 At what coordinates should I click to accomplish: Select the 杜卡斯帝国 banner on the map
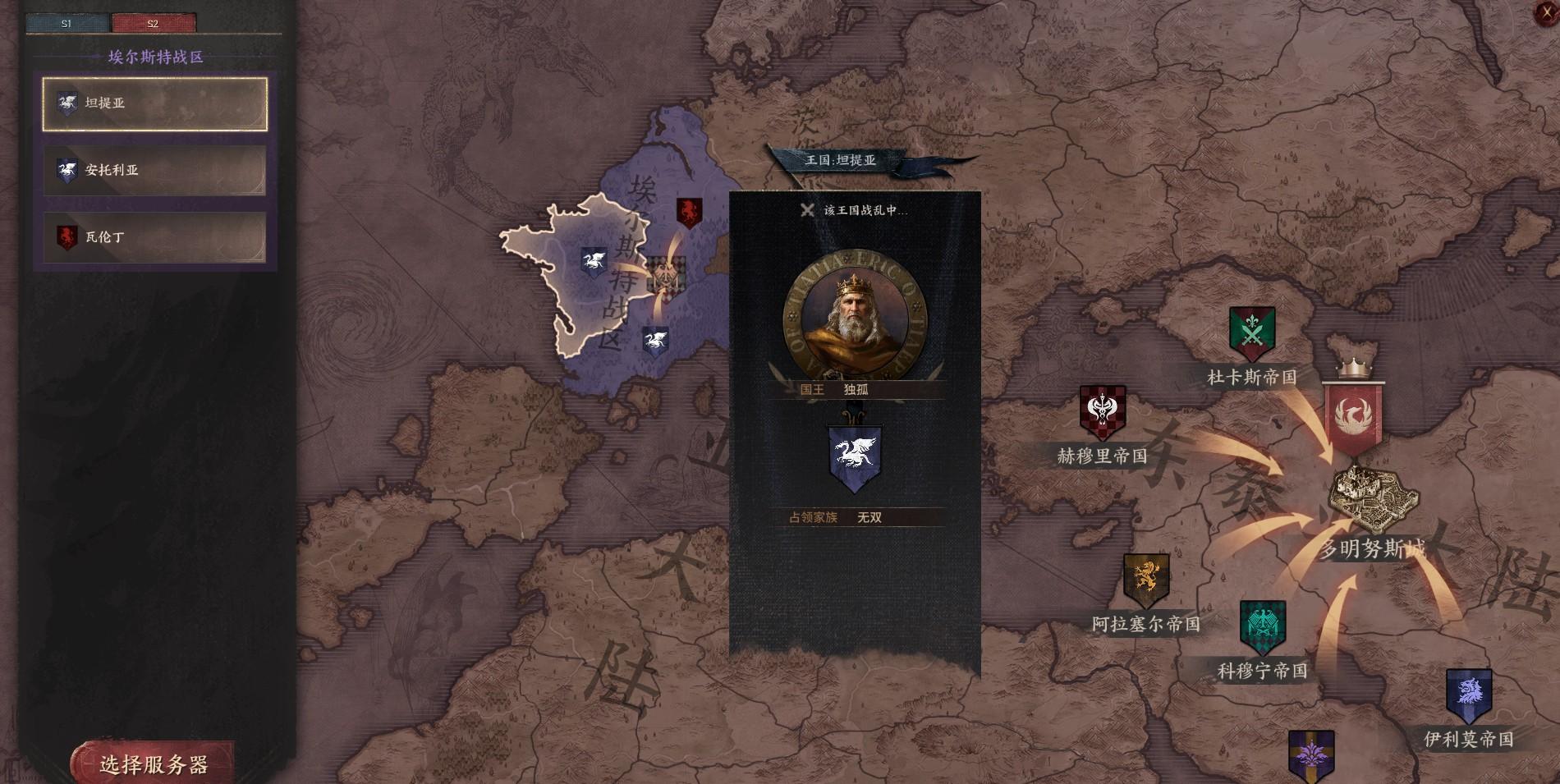1251,333
